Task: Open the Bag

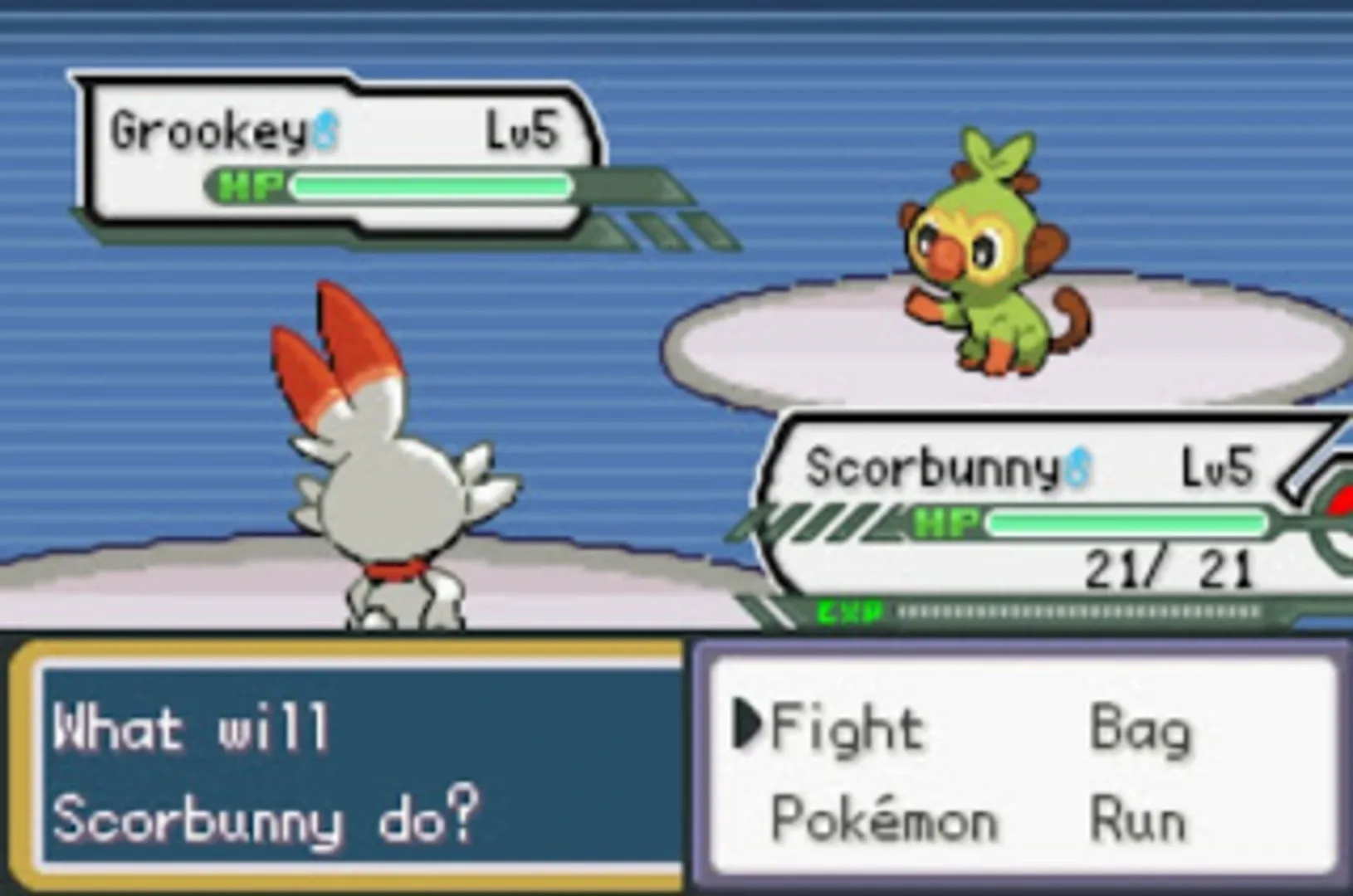Action: coord(1141,728)
